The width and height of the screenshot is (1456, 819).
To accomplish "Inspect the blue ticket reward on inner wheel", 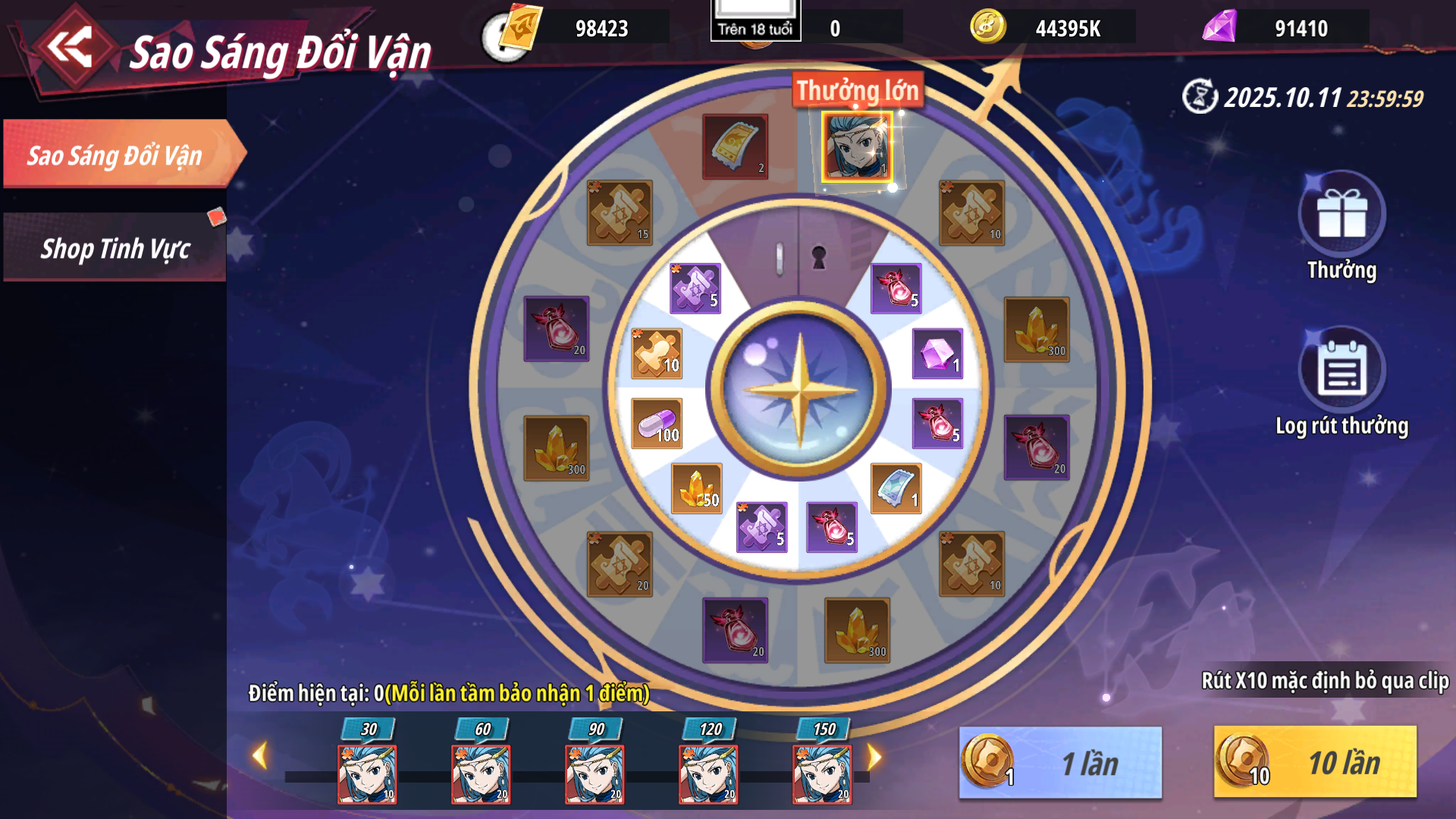I will point(896,489).
